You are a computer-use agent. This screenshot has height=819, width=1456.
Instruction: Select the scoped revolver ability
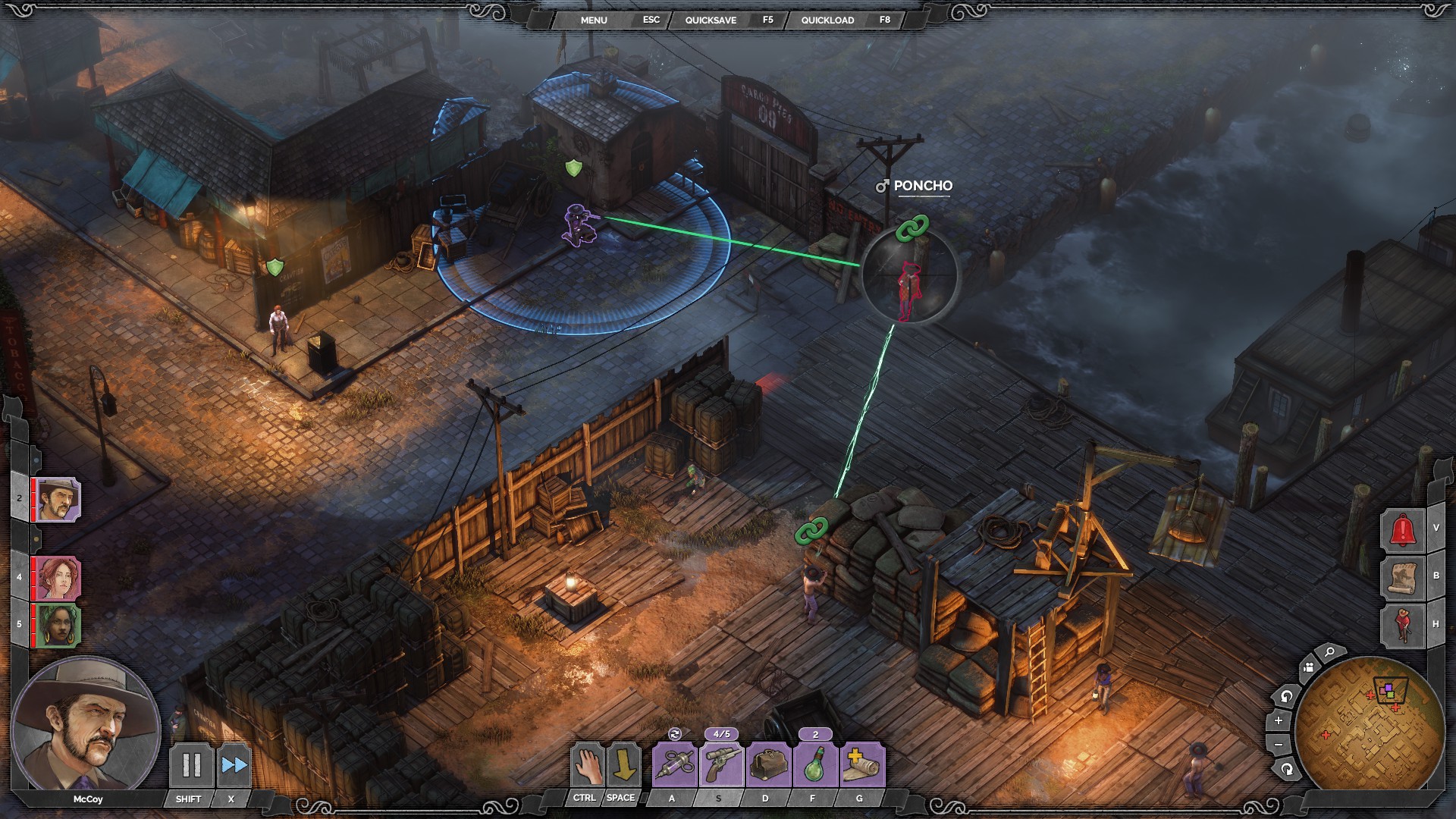tap(721, 765)
